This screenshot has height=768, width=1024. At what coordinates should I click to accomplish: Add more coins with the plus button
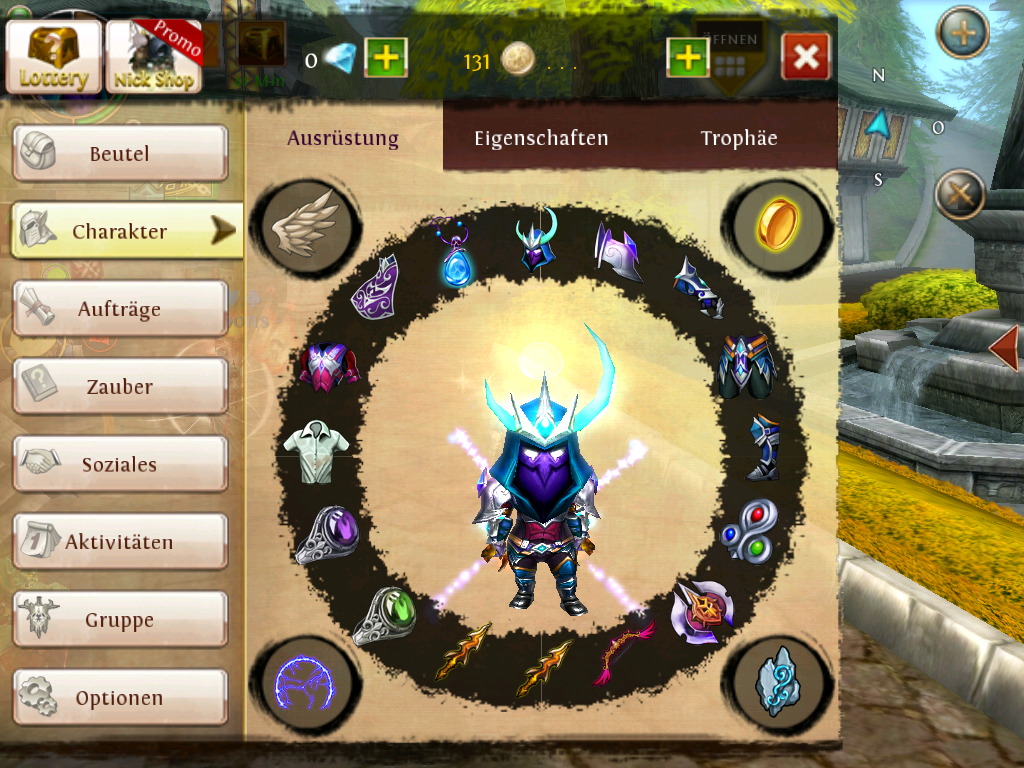pos(688,59)
